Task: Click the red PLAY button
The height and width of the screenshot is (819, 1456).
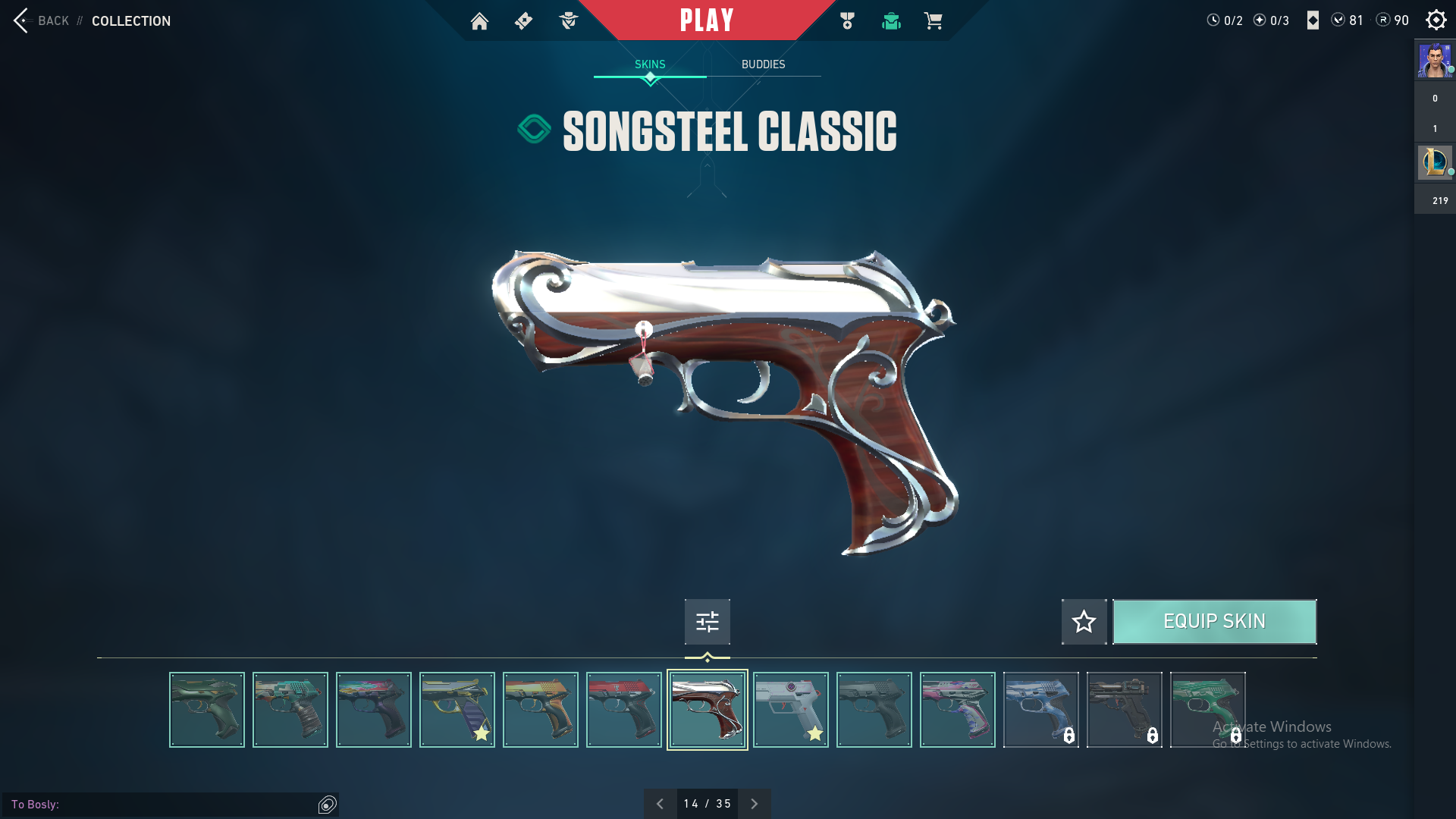Action: pyautogui.click(x=707, y=20)
